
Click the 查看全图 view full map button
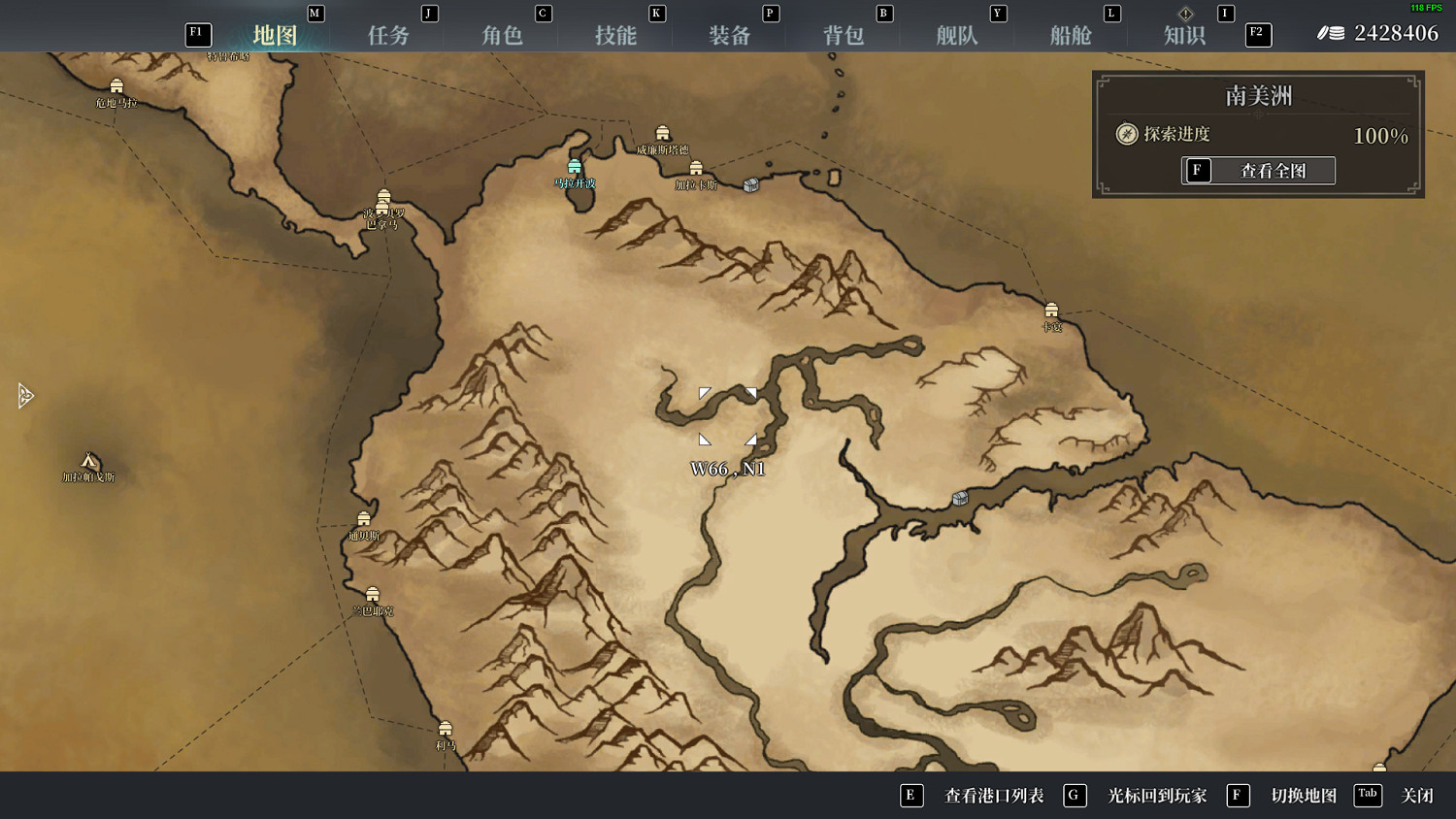tap(1259, 171)
